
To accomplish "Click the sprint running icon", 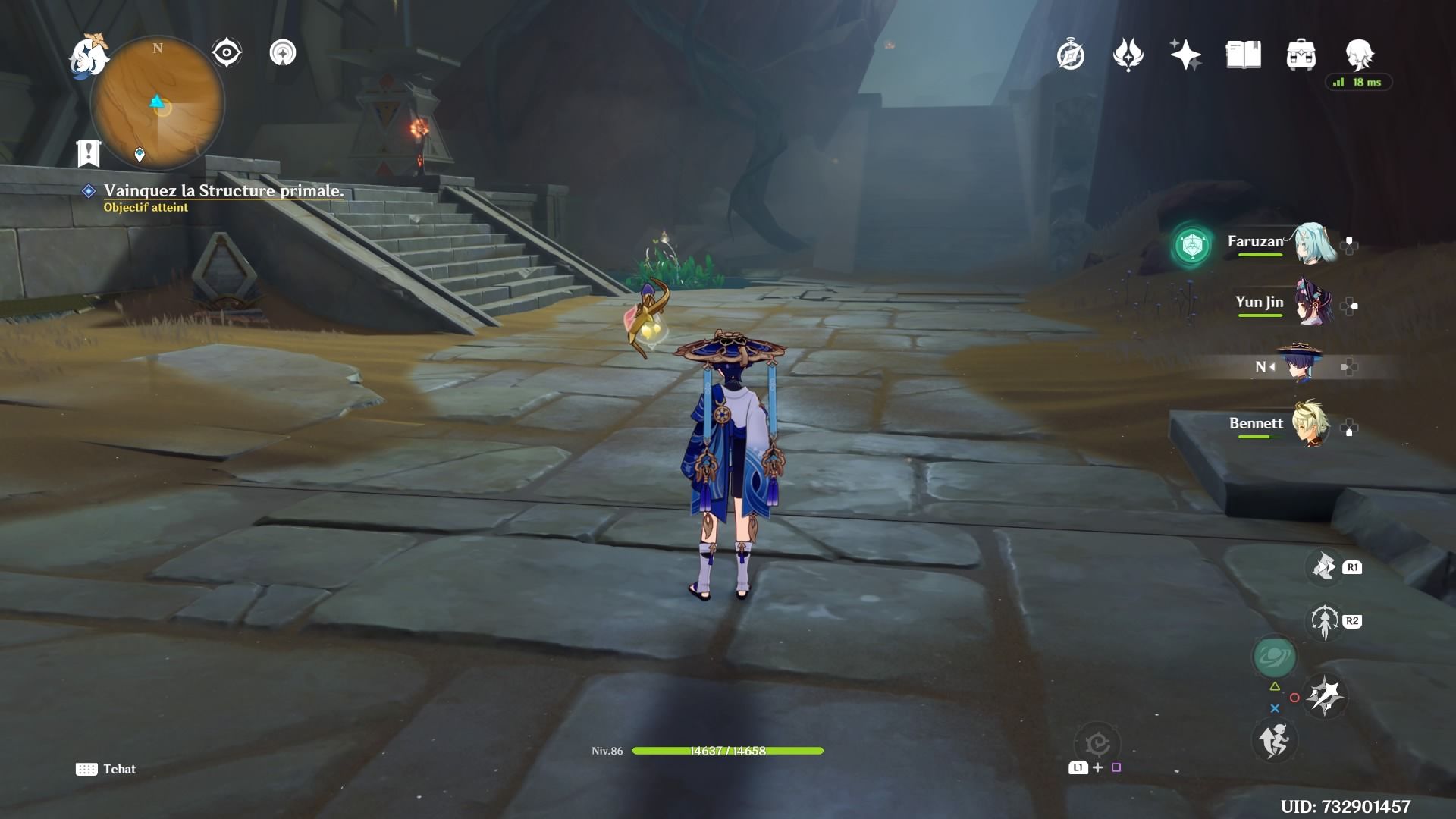I will [1274, 742].
